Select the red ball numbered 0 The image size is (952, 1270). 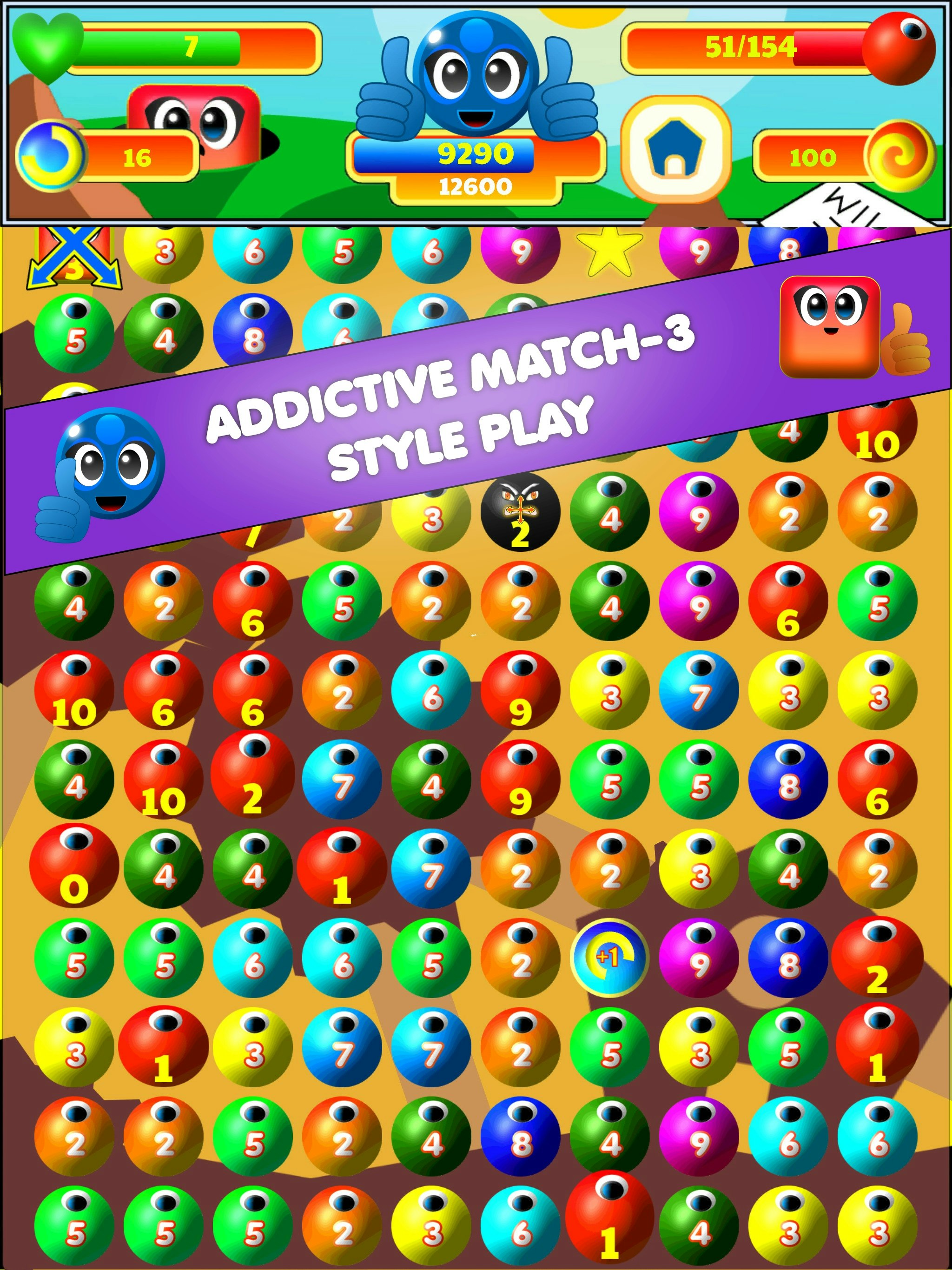[x=73, y=867]
